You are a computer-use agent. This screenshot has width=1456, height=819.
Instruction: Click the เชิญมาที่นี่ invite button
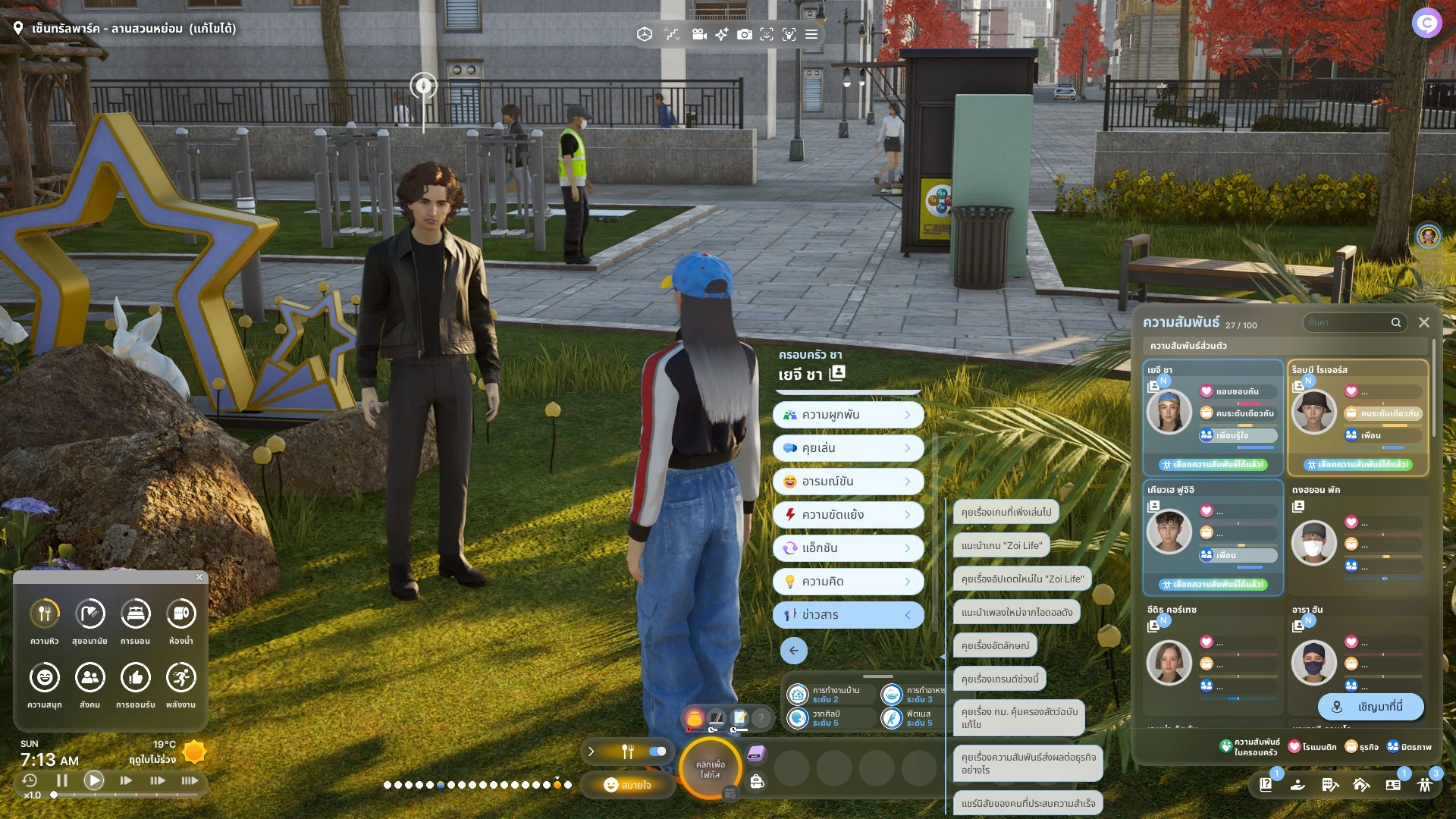(1370, 707)
